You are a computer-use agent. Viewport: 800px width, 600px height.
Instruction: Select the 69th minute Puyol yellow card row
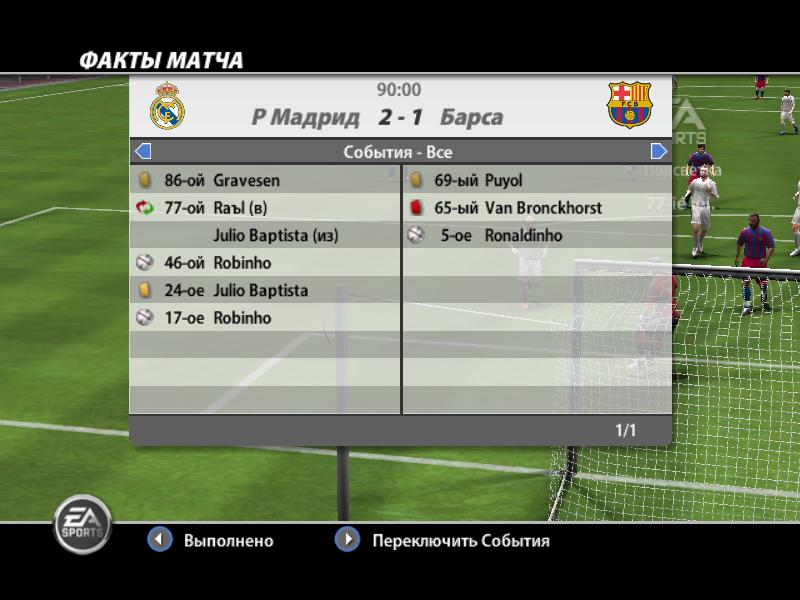tap(536, 181)
